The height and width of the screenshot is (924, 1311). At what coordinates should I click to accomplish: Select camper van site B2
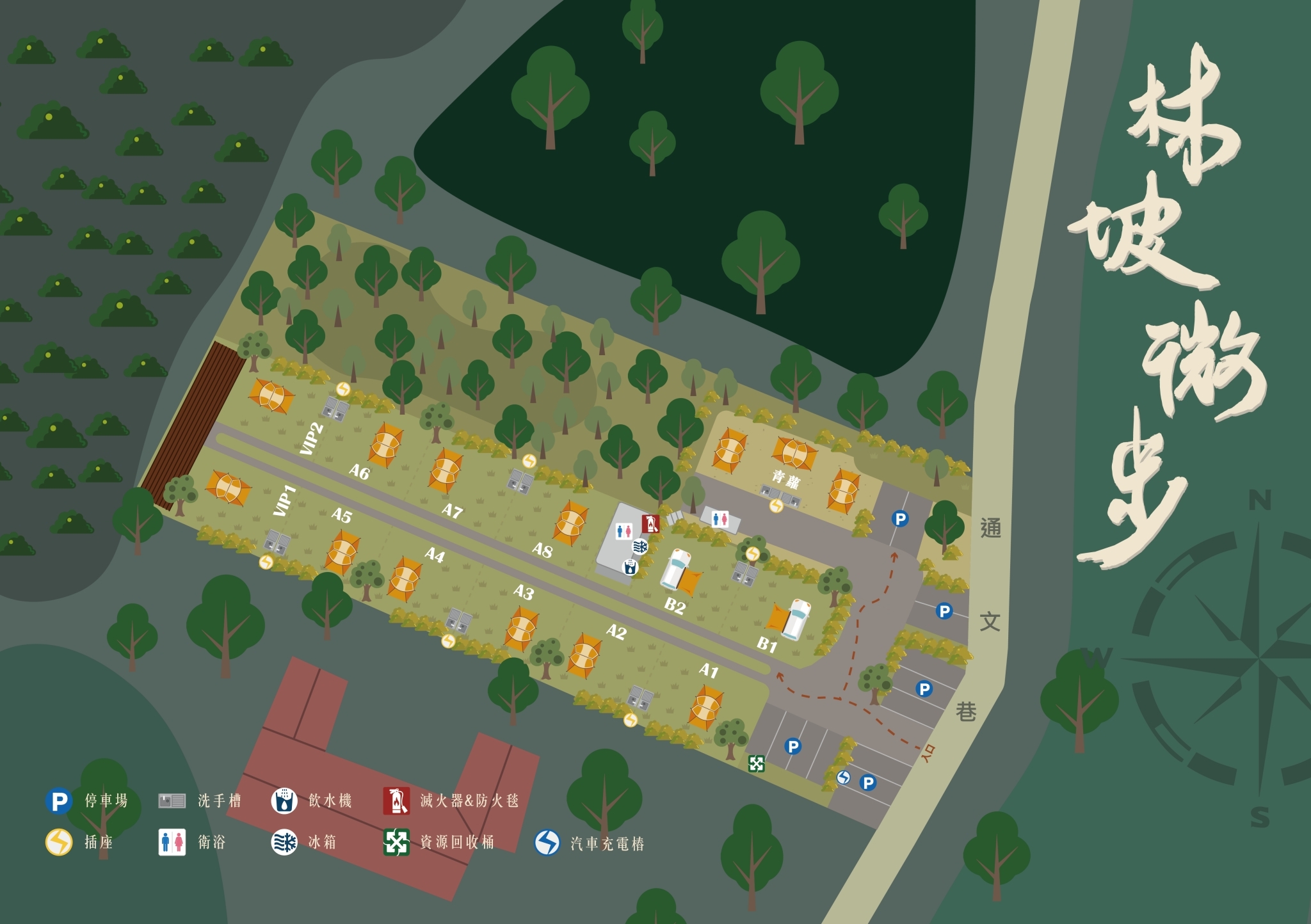point(675,605)
